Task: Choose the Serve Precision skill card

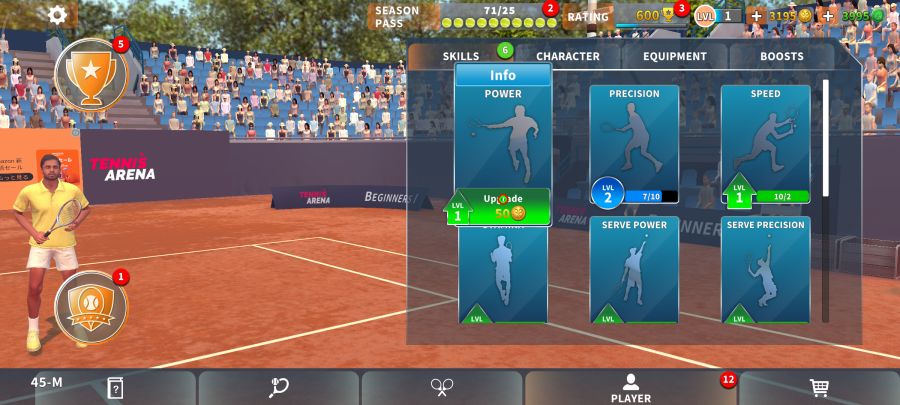Action: 765,270
